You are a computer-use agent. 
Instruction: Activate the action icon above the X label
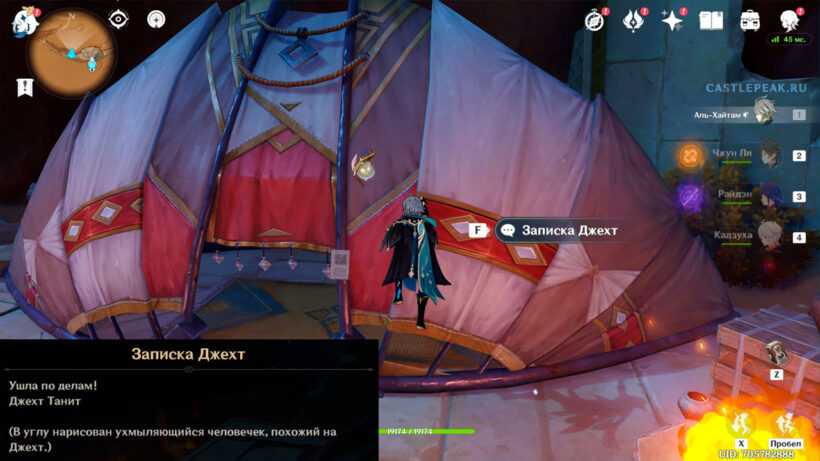click(741, 422)
